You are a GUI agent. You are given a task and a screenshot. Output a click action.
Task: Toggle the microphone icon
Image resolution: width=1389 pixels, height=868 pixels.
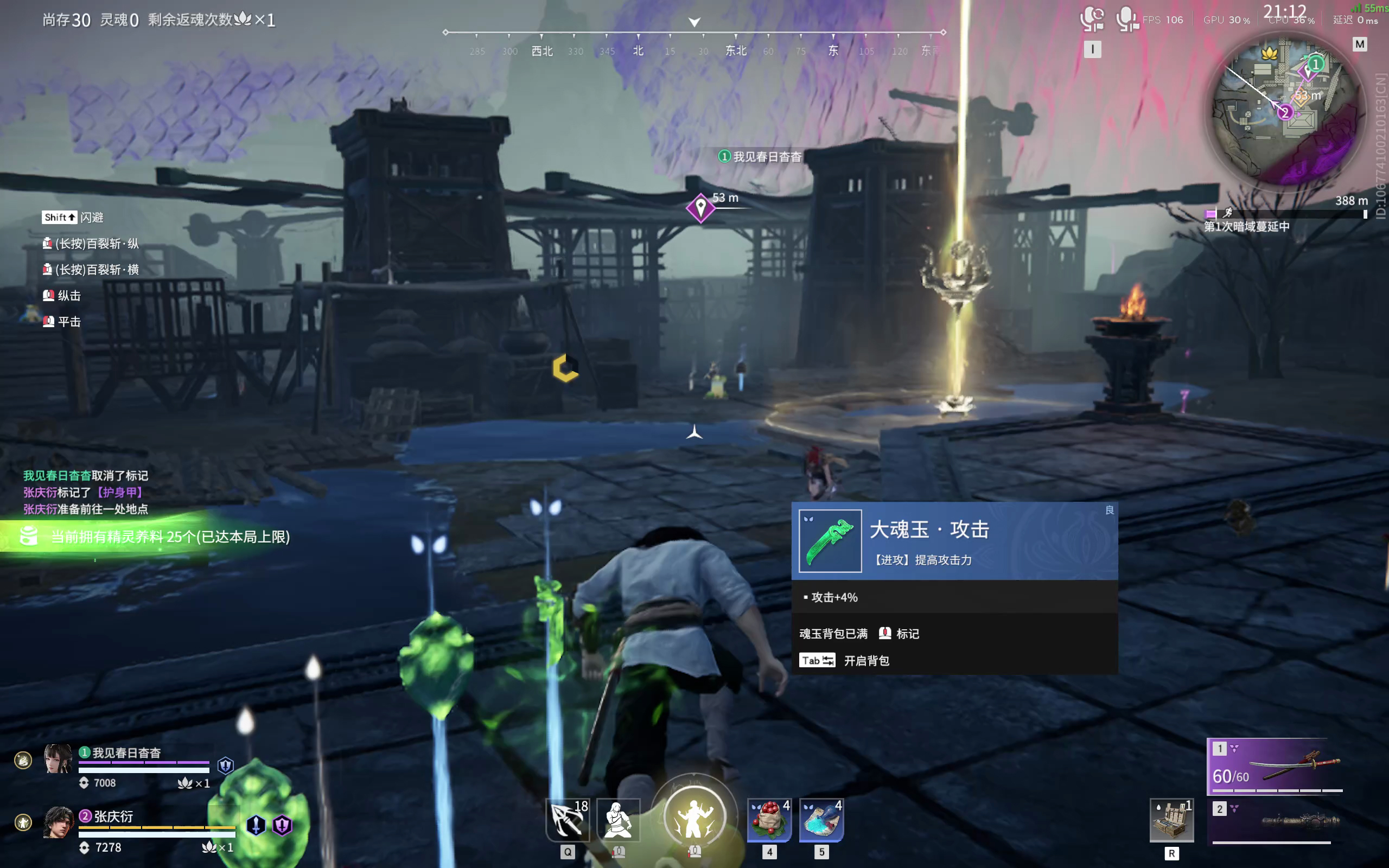point(1127,20)
